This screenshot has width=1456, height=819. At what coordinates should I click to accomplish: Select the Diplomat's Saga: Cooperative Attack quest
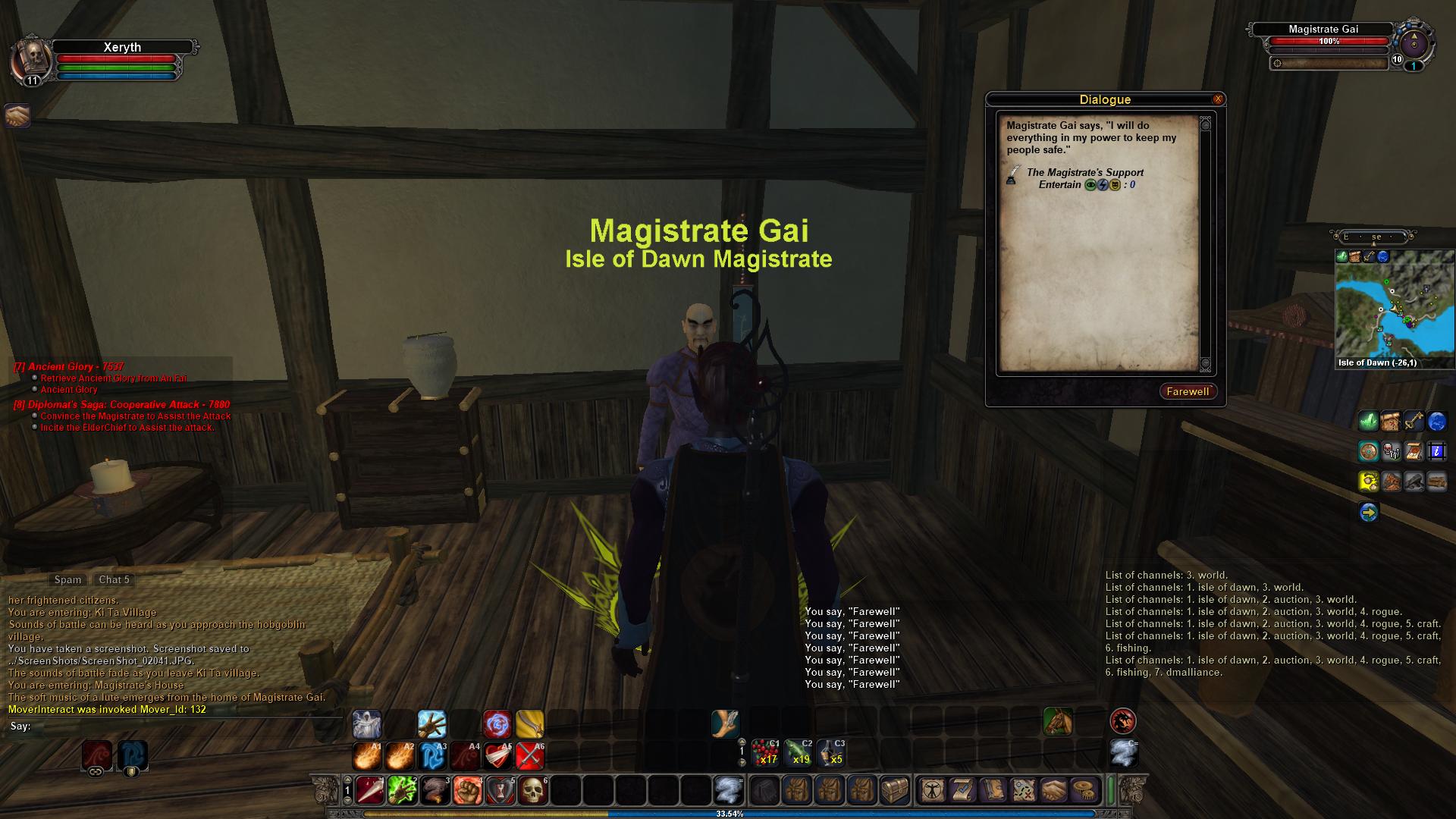[121, 404]
